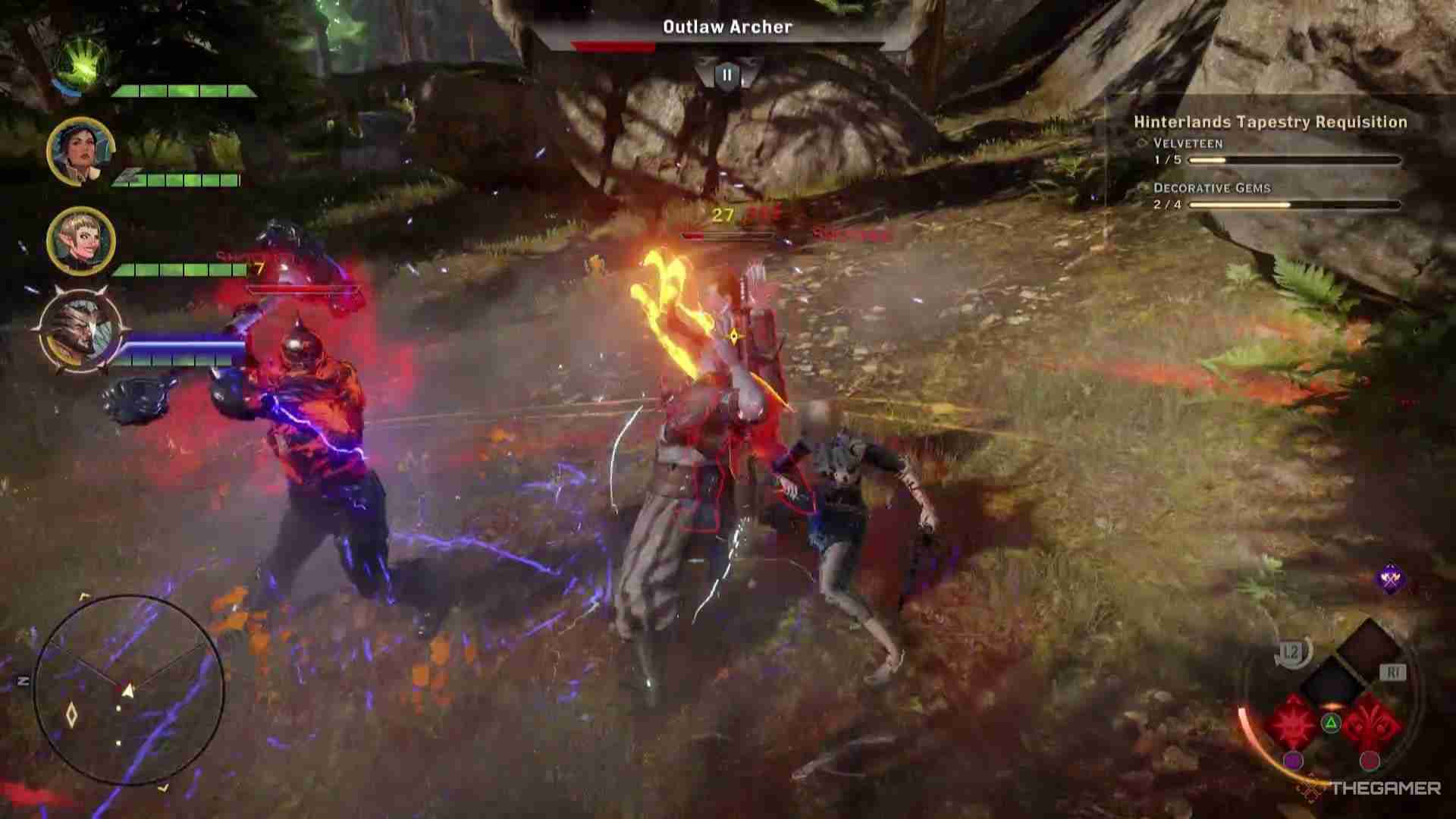Viewport: 1456px width, 819px height.
Task: Click the pause shield under Outlaw Archer
Action: tap(727, 76)
